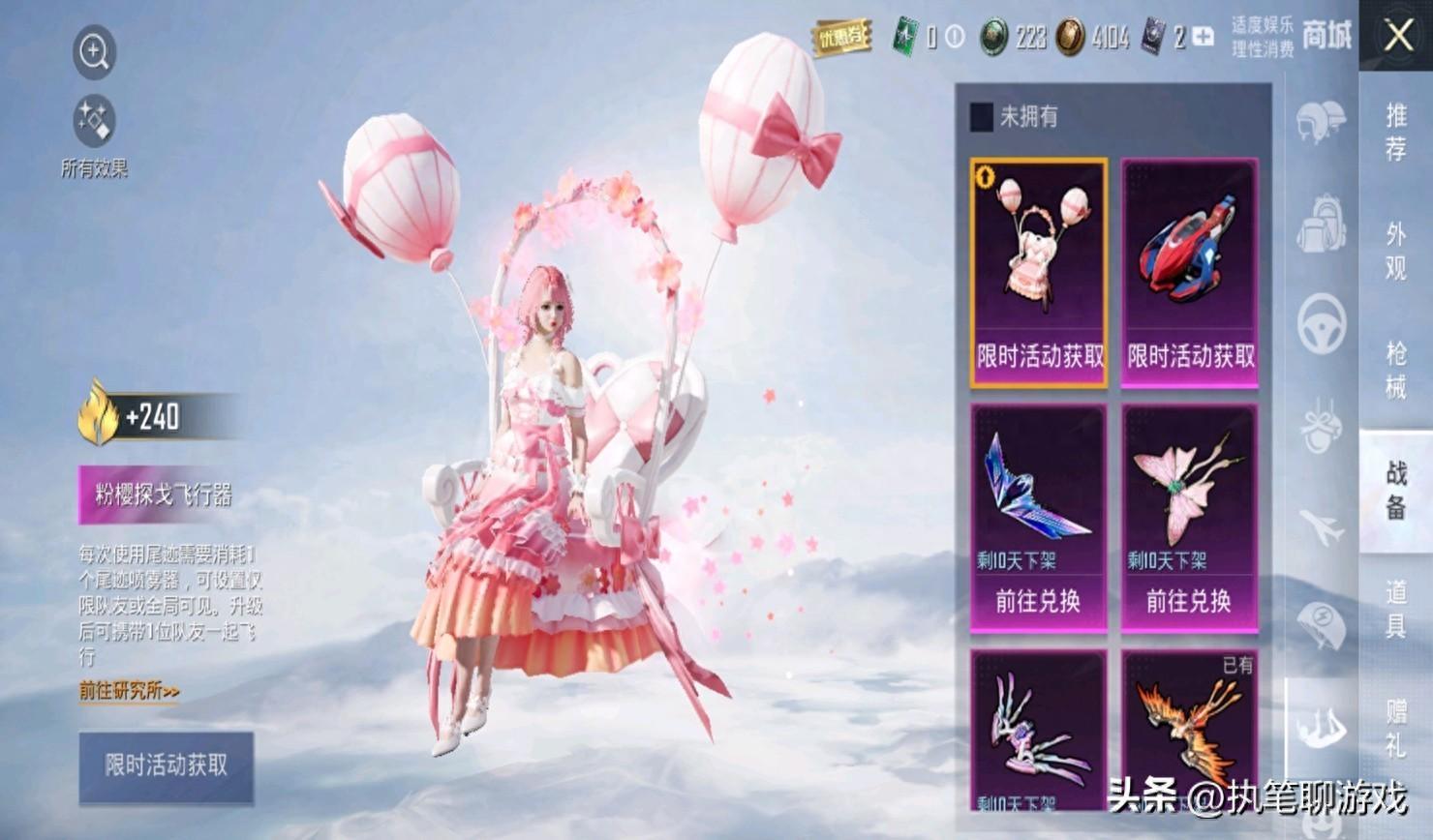Switch to the 外观 appearance tab

click(1395, 252)
